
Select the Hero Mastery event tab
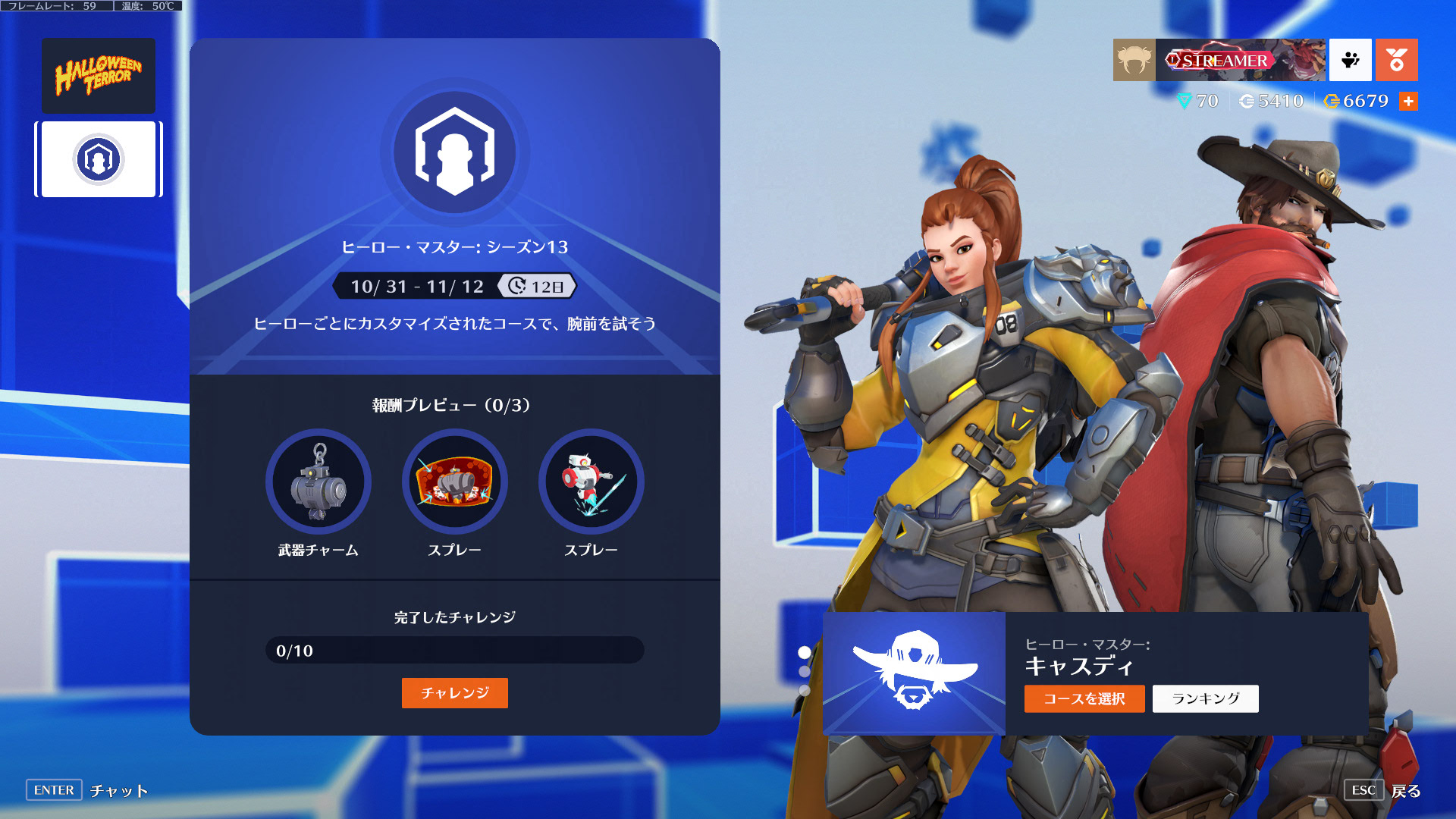99,159
